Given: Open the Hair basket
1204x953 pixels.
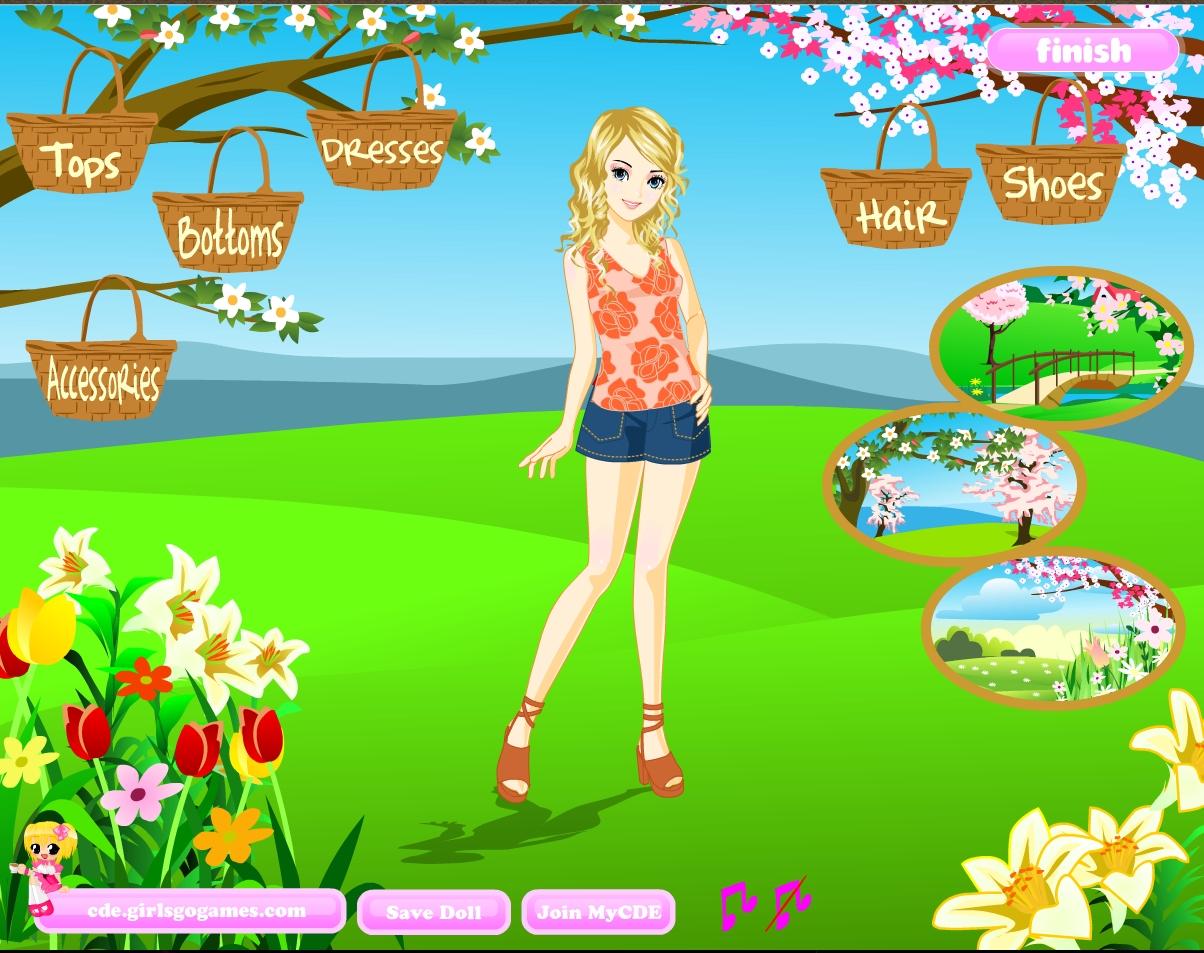Looking at the screenshot, I should click(x=896, y=209).
